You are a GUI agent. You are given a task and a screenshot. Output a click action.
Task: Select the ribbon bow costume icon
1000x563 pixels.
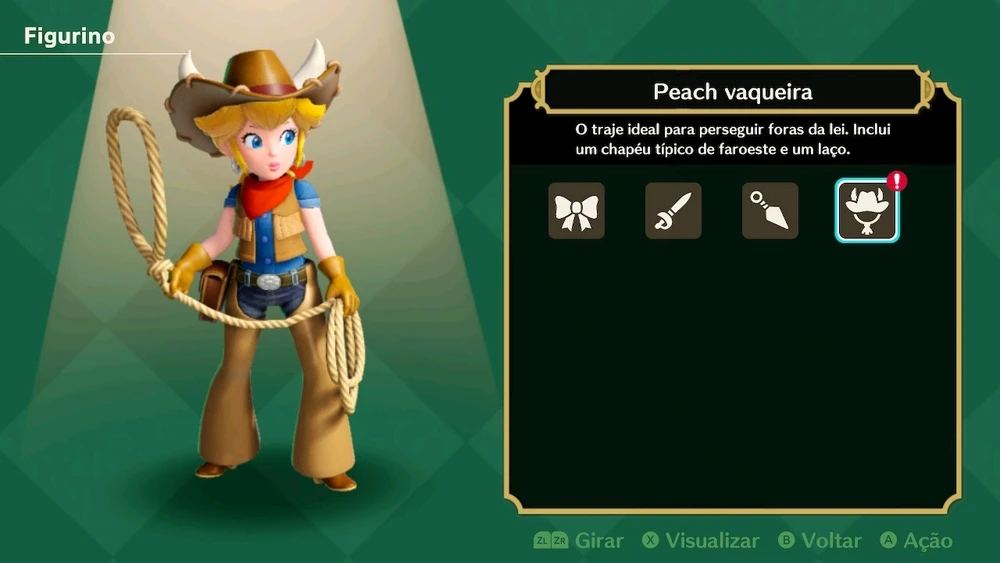coord(576,210)
